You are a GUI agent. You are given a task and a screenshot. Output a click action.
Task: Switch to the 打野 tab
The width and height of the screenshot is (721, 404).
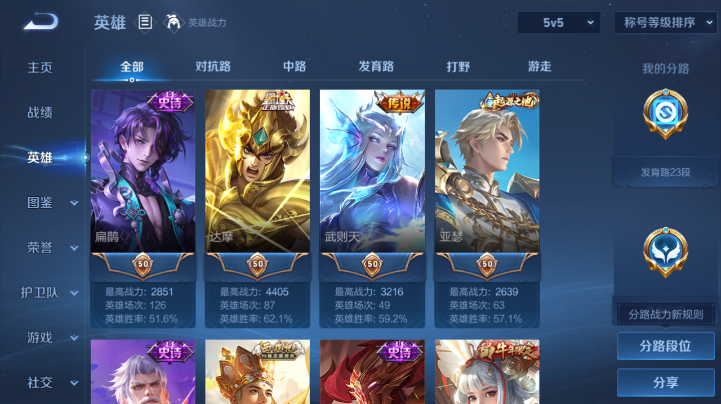[x=458, y=67]
